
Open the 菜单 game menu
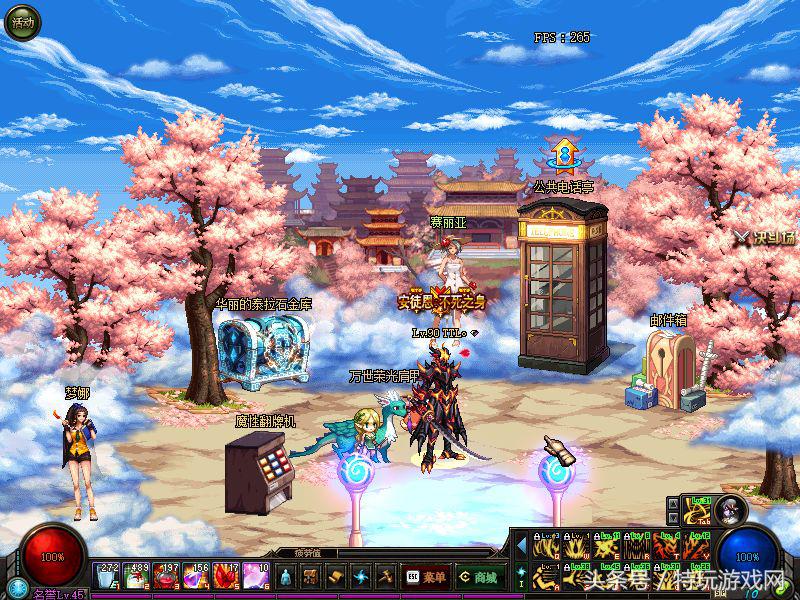(x=425, y=576)
